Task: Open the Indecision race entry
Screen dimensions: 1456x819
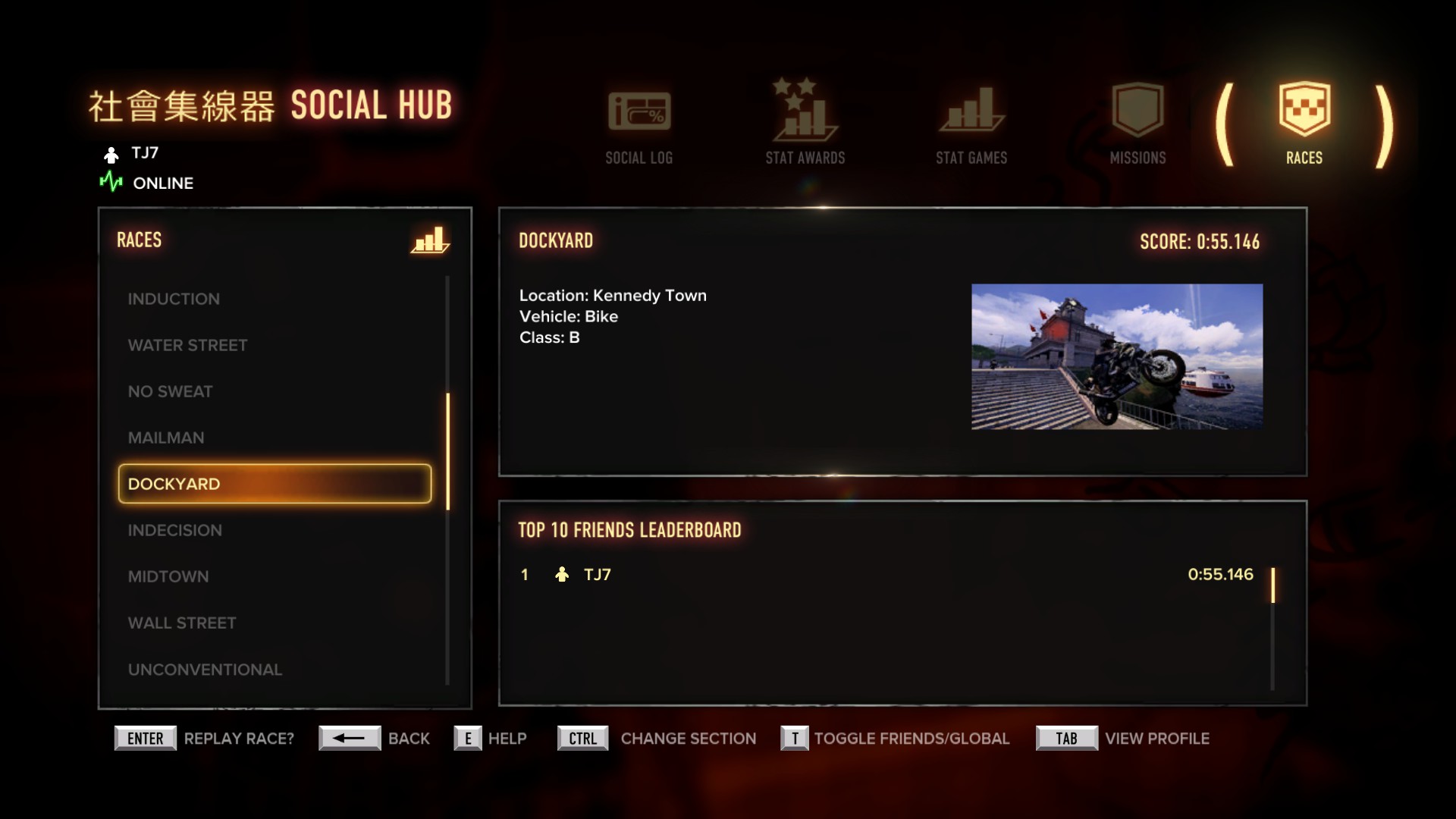Action: (175, 530)
